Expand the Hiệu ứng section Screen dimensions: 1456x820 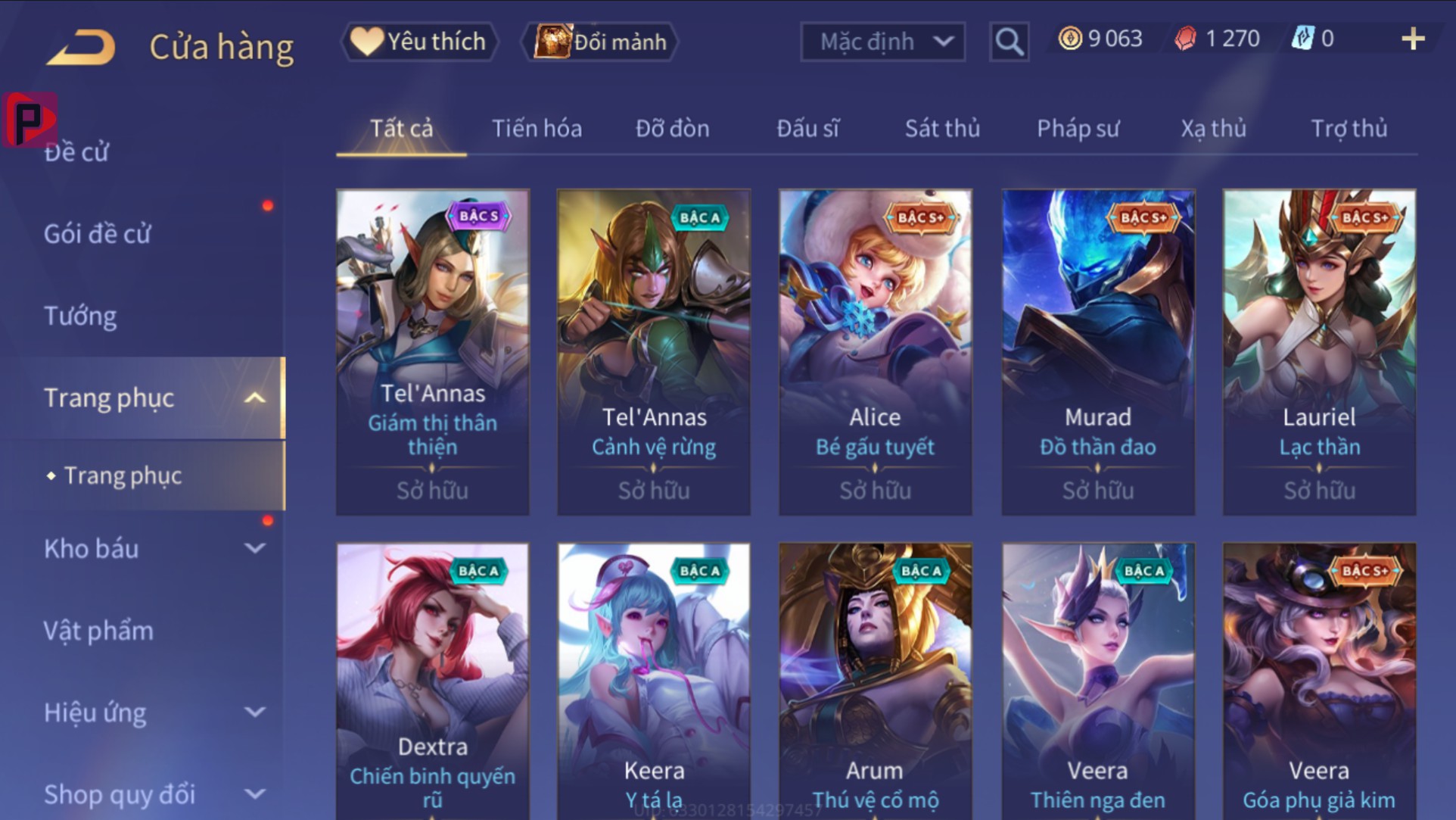tap(151, 712)
